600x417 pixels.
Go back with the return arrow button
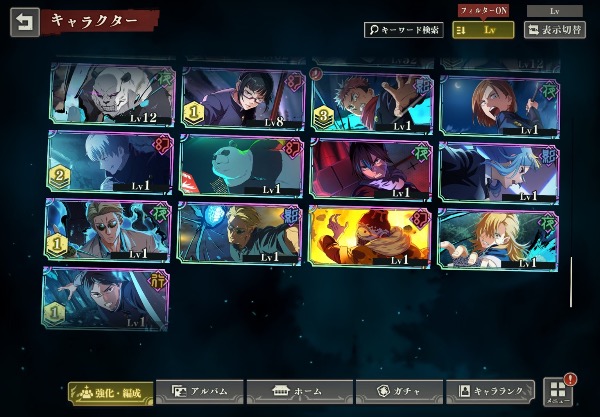click(x=25, y=22)
